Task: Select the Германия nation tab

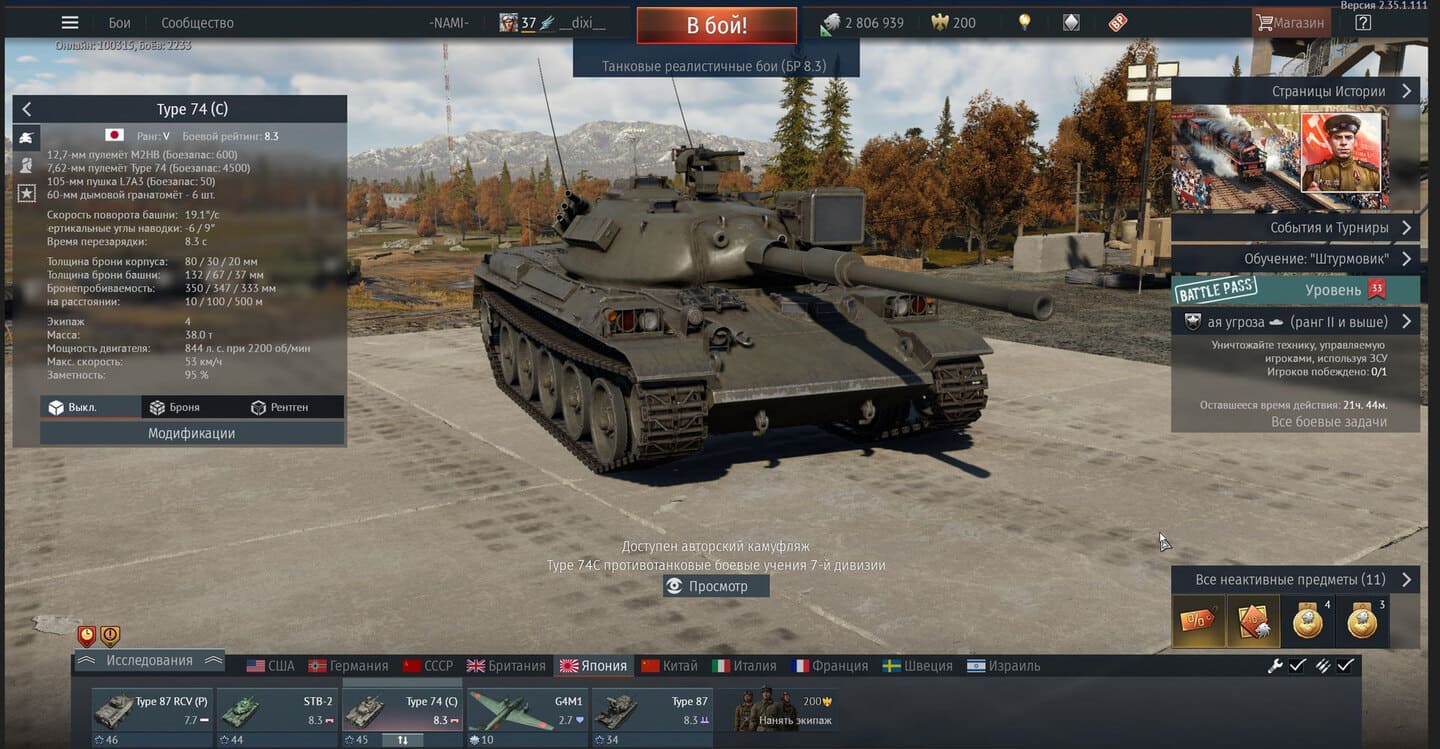Action: click(348, 666)
